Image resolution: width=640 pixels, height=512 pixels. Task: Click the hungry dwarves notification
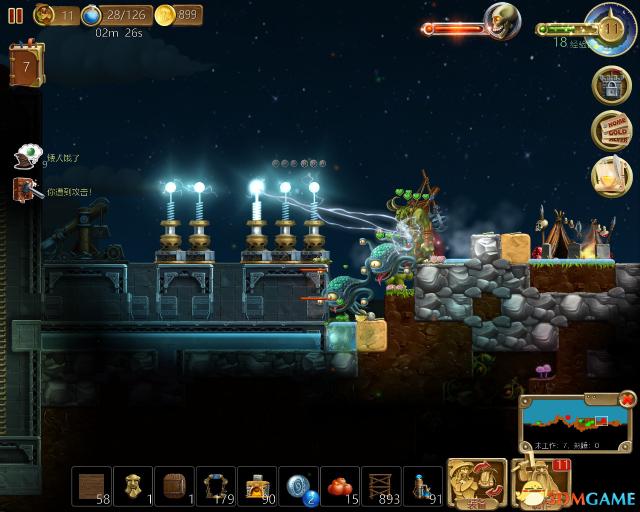tap(28, 156)
